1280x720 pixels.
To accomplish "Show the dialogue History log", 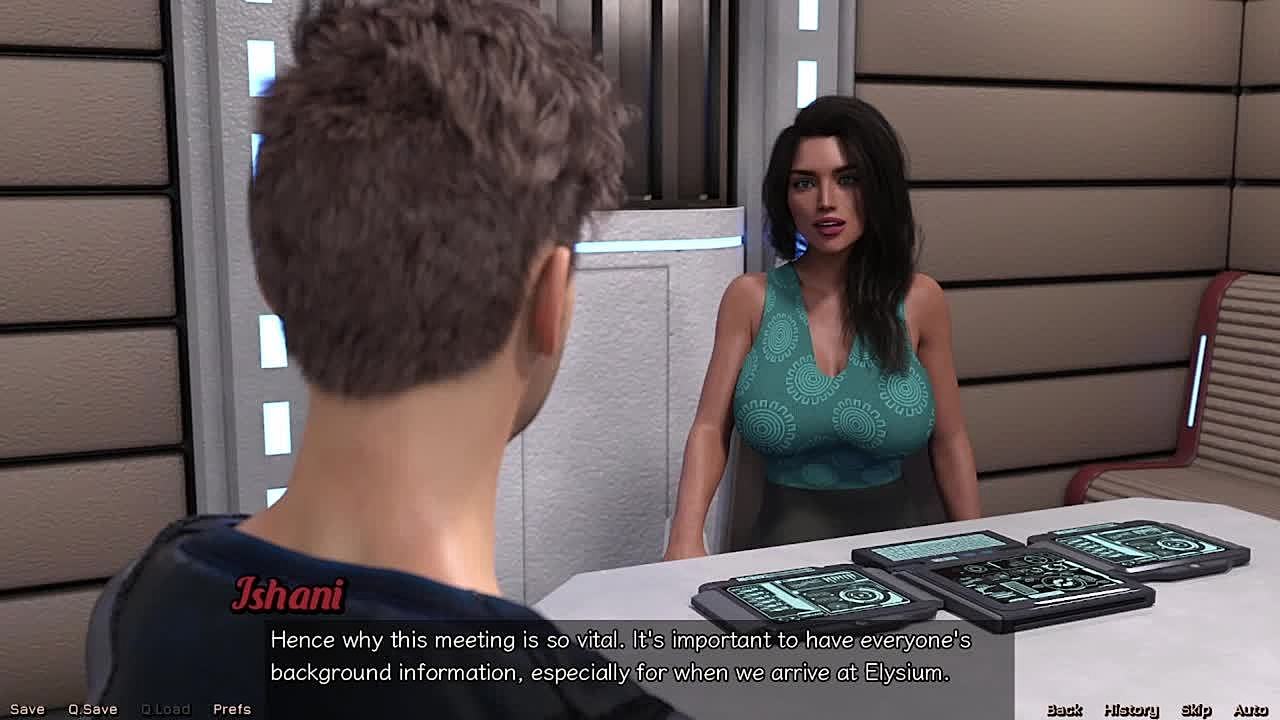I will (x=1131, y=710).
